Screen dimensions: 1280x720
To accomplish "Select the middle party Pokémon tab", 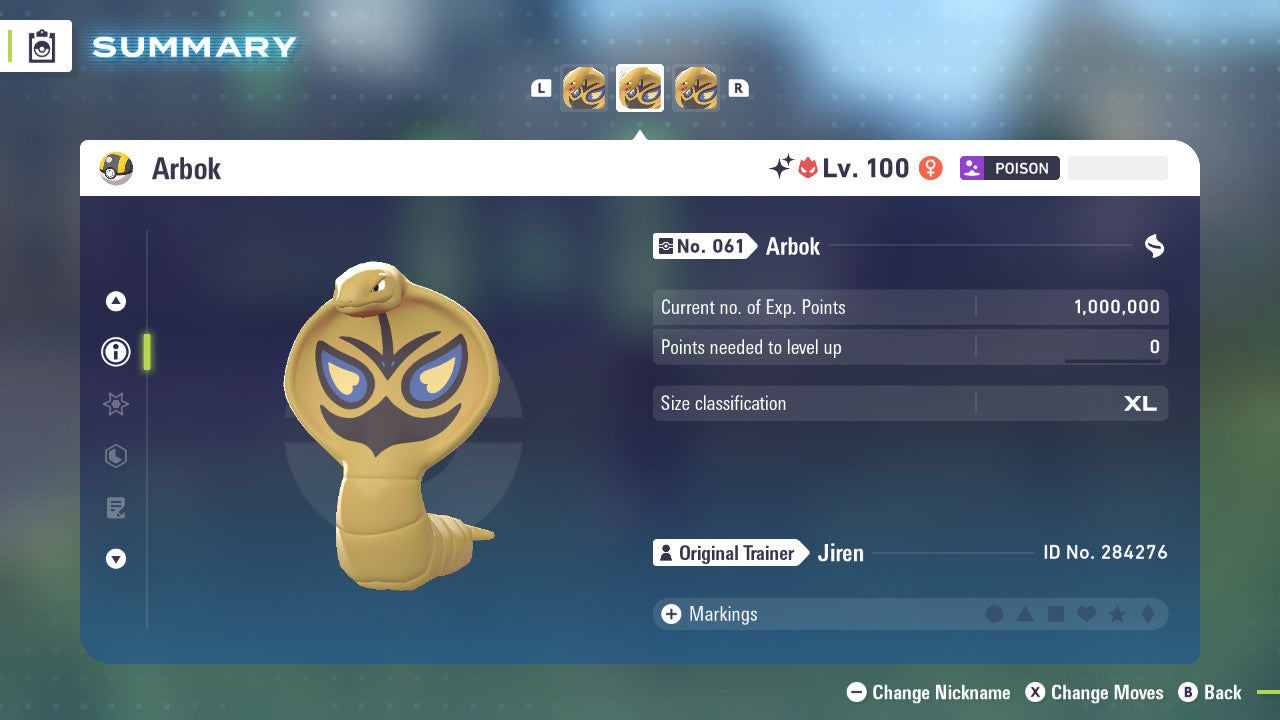I will click(x=640, y=88).
